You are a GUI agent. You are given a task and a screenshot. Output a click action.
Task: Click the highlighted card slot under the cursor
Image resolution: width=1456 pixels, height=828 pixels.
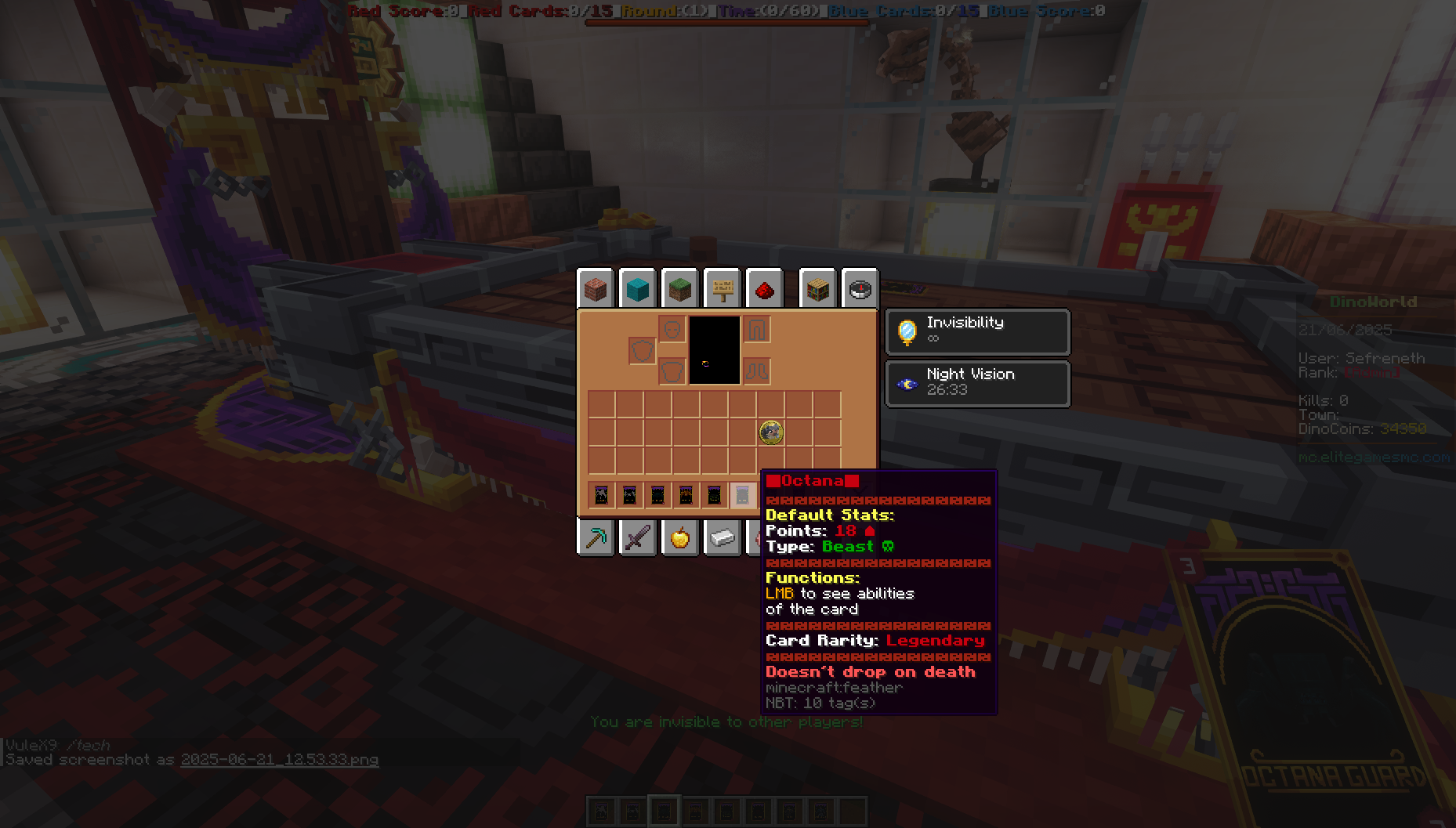(741, 494)
